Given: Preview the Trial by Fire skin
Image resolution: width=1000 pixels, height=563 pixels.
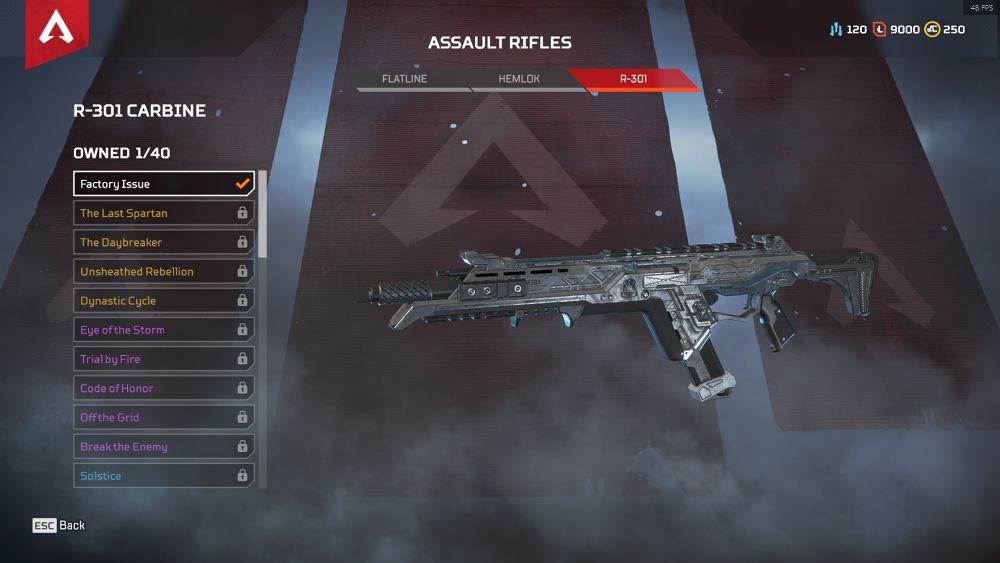Looking at the screenshot, I should pyautogui.click(x=164, y=359).
